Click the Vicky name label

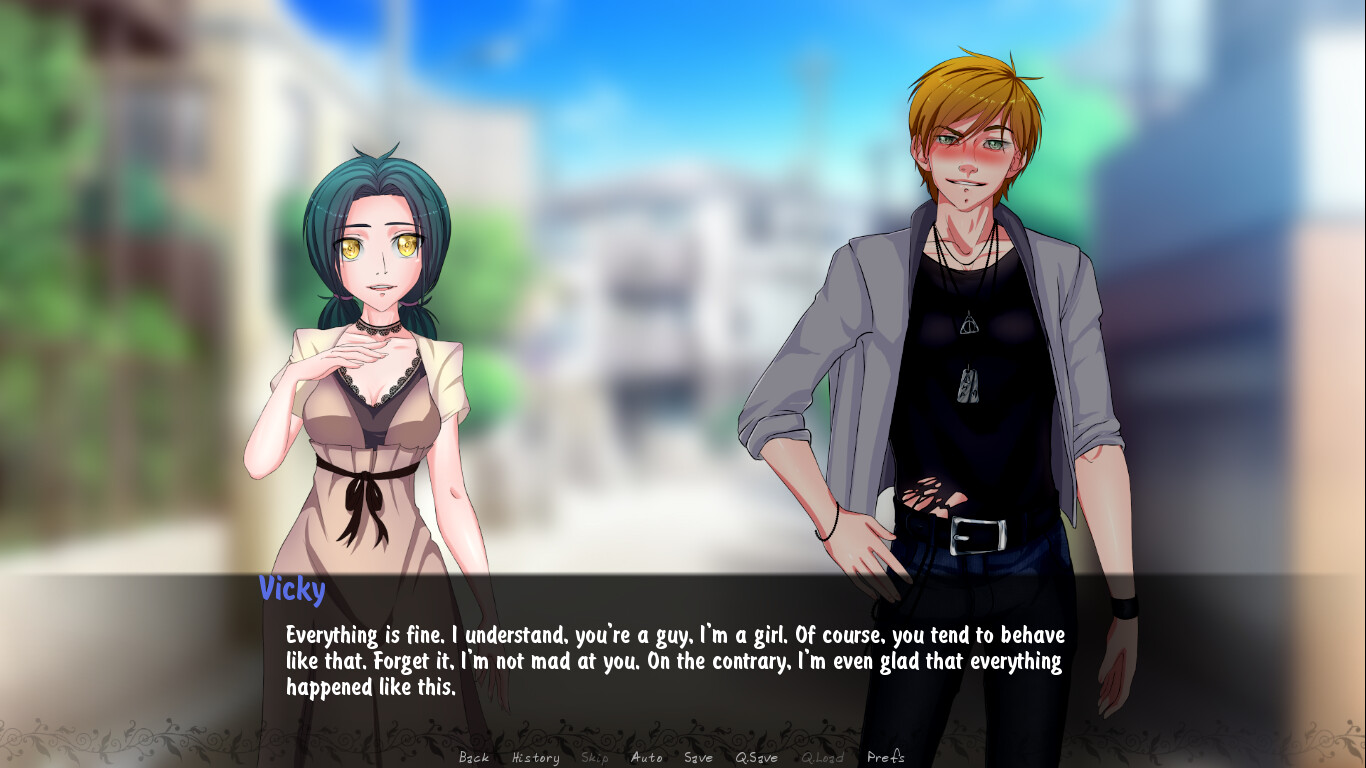291,590
